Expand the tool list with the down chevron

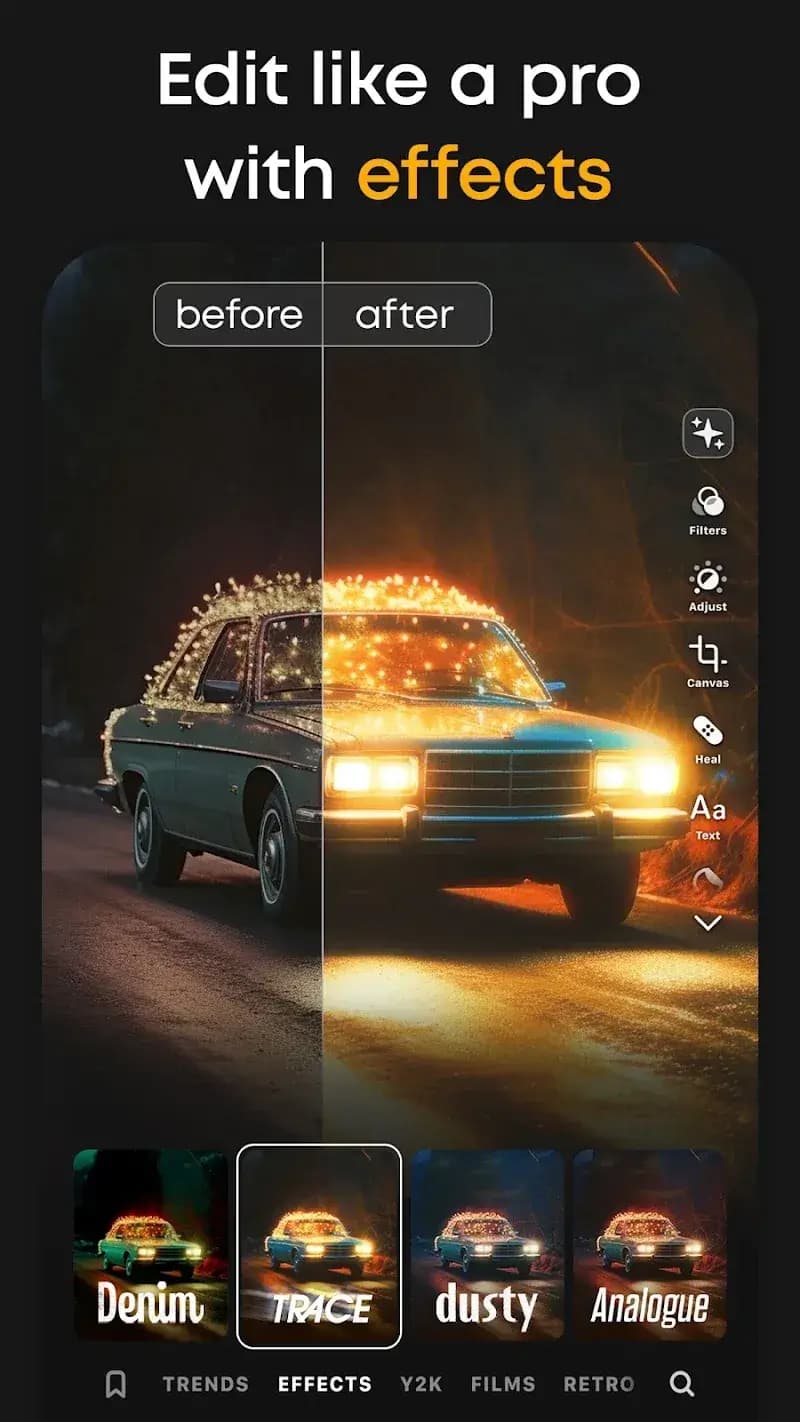pyautogui.click(x=708, y=923)
